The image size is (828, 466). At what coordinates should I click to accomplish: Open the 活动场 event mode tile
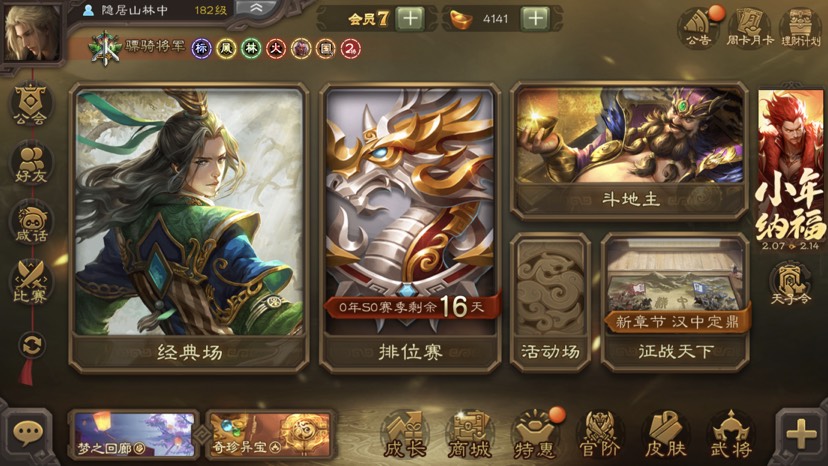coord(551,300)
